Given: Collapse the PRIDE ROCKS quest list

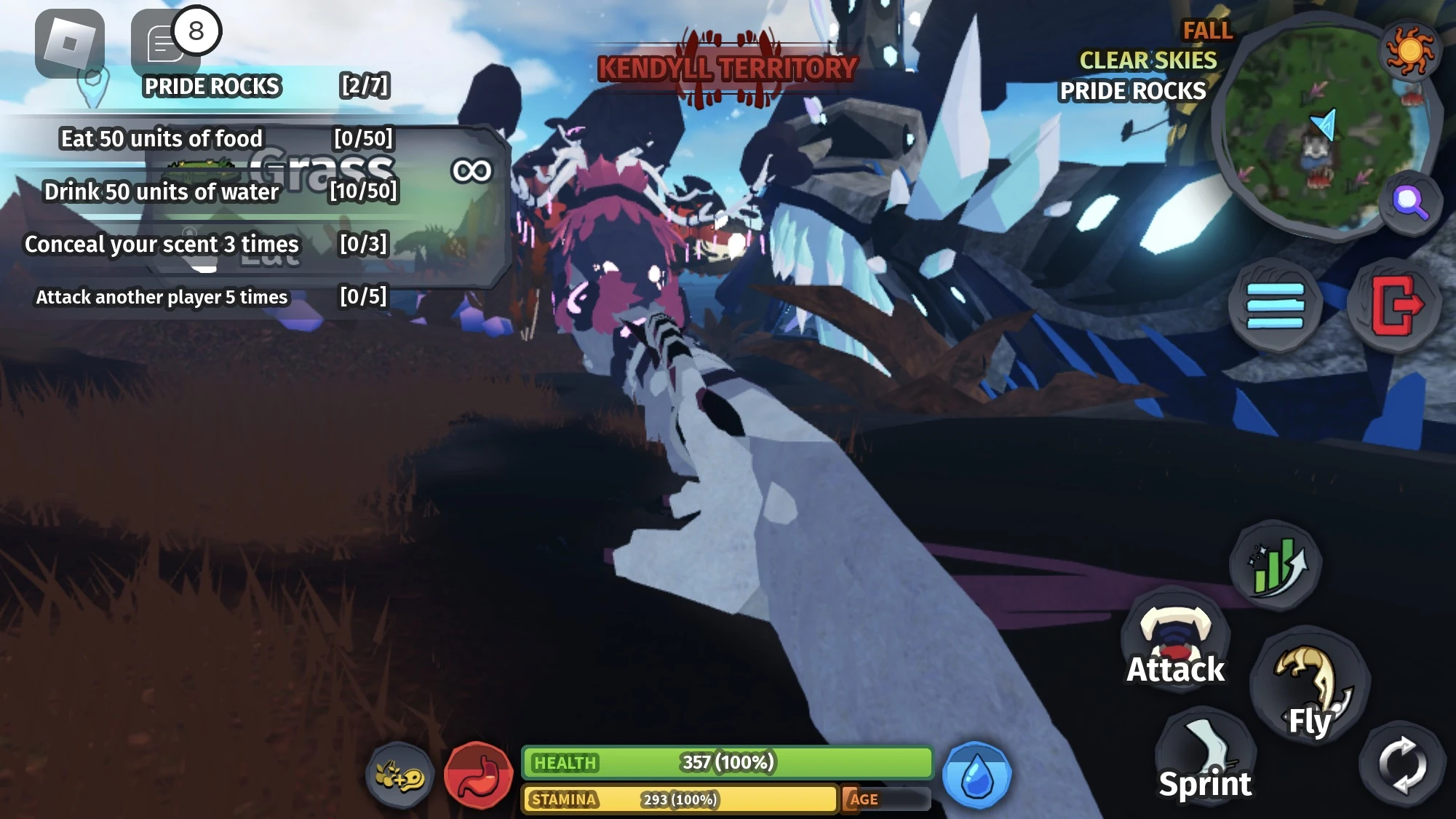Looking at the screenshot, I should tap(211, 85).
